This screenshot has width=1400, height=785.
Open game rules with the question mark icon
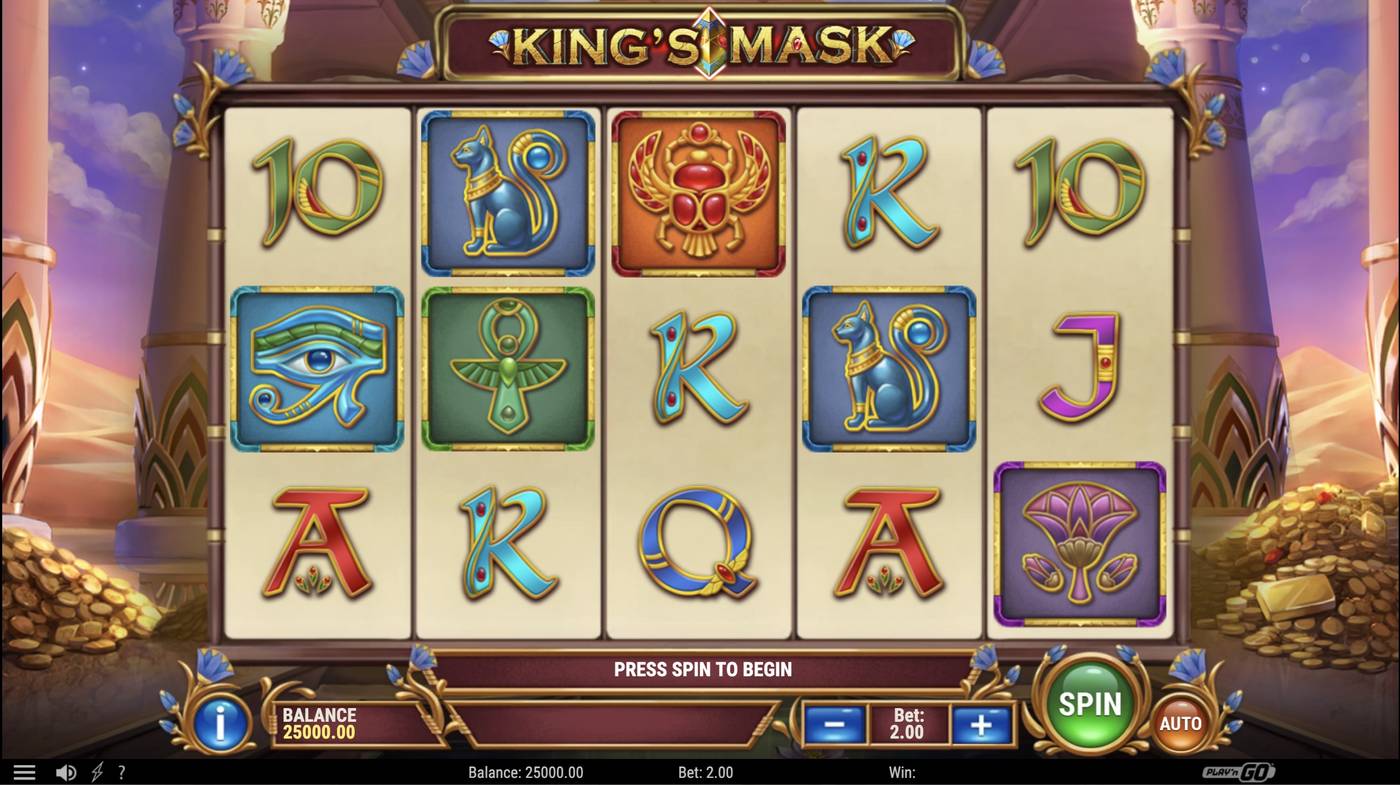121,771
